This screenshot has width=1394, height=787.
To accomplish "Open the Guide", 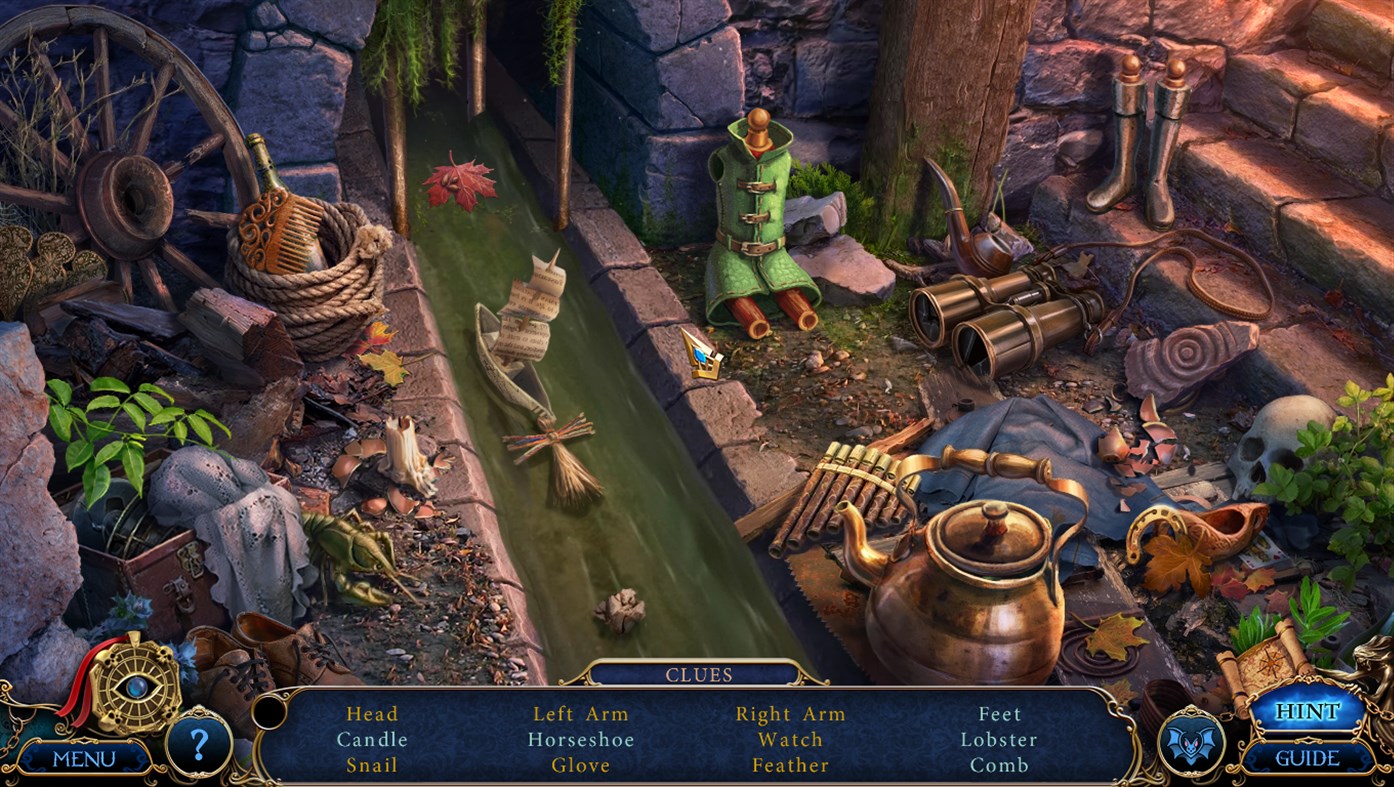I will pyautogui.click(x=1310, y=758).
